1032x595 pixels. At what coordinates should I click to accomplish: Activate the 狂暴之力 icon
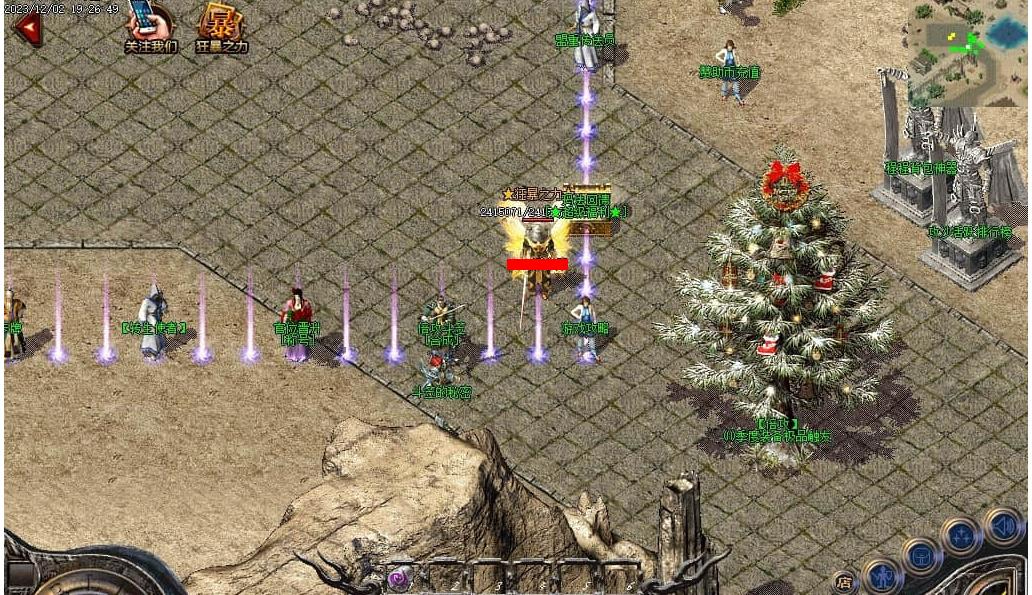tap(220, 24)
